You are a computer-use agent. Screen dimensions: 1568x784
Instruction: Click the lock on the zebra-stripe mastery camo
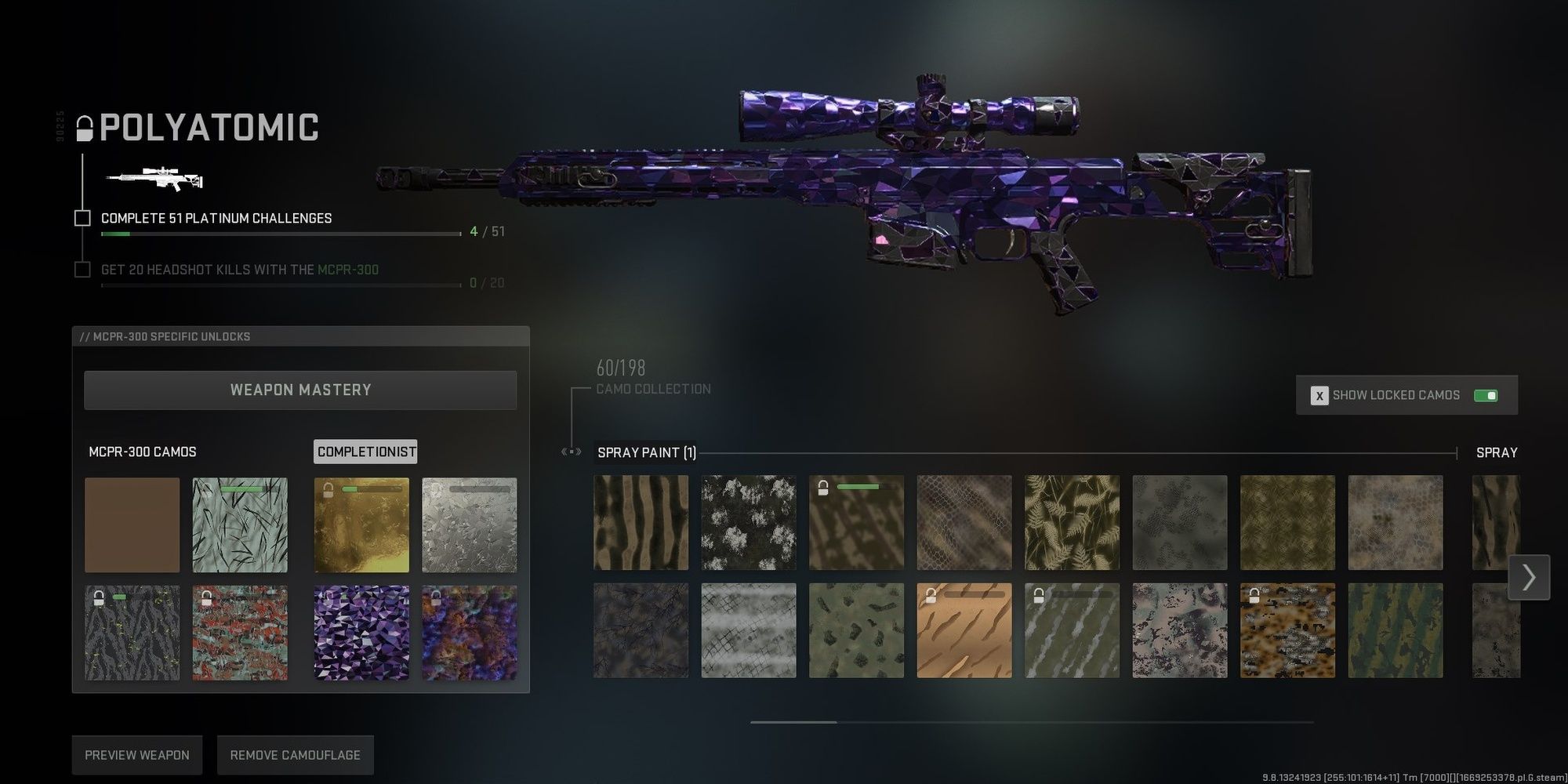click(100, 596)
